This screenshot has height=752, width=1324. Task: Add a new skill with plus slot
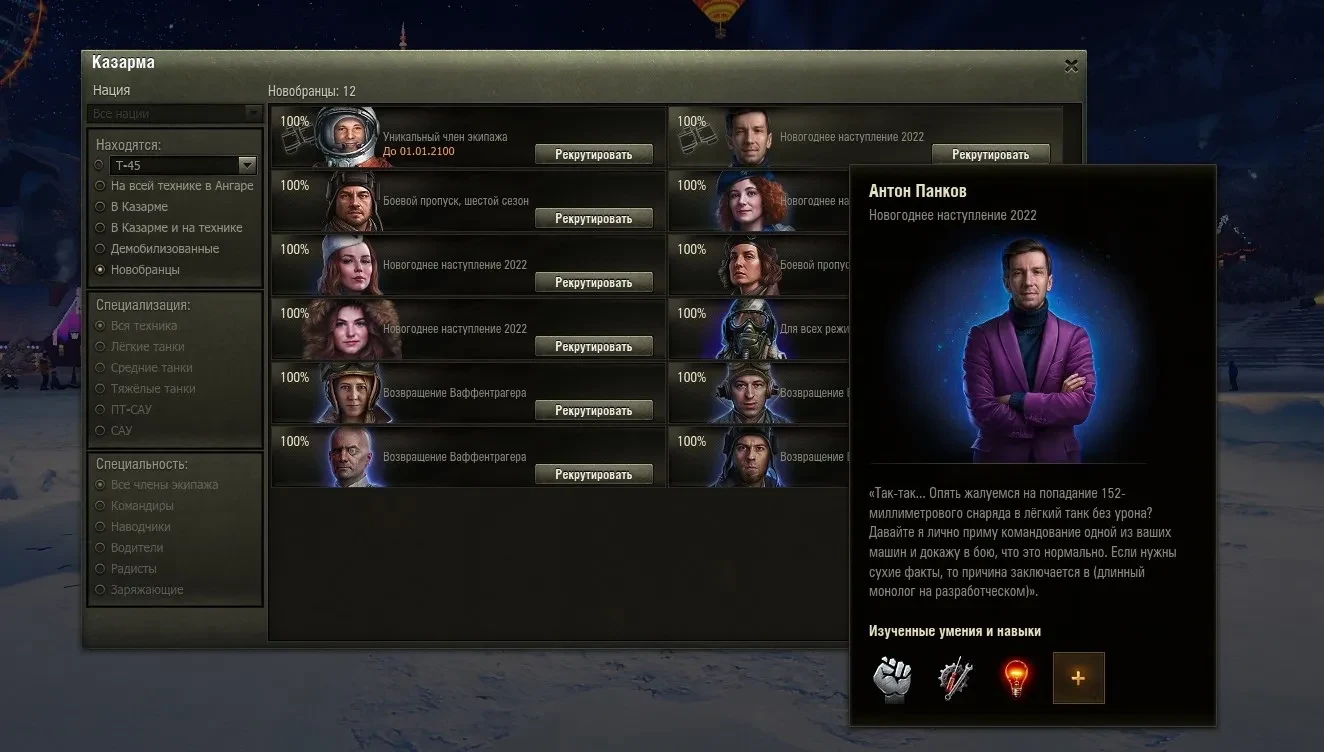tap(1078, 678)
